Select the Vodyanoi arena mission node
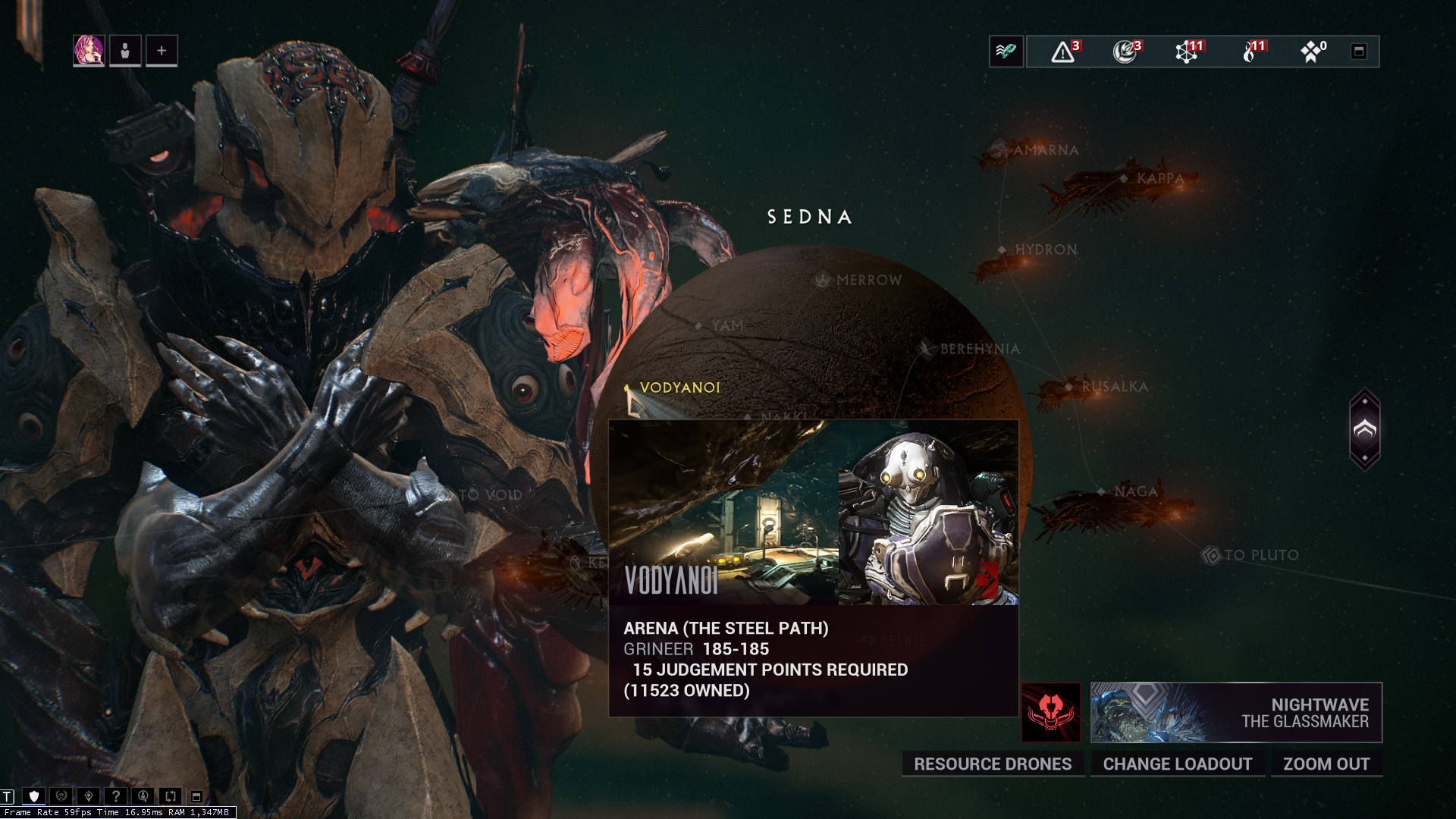1456x819 pixels. pos(679,388)
